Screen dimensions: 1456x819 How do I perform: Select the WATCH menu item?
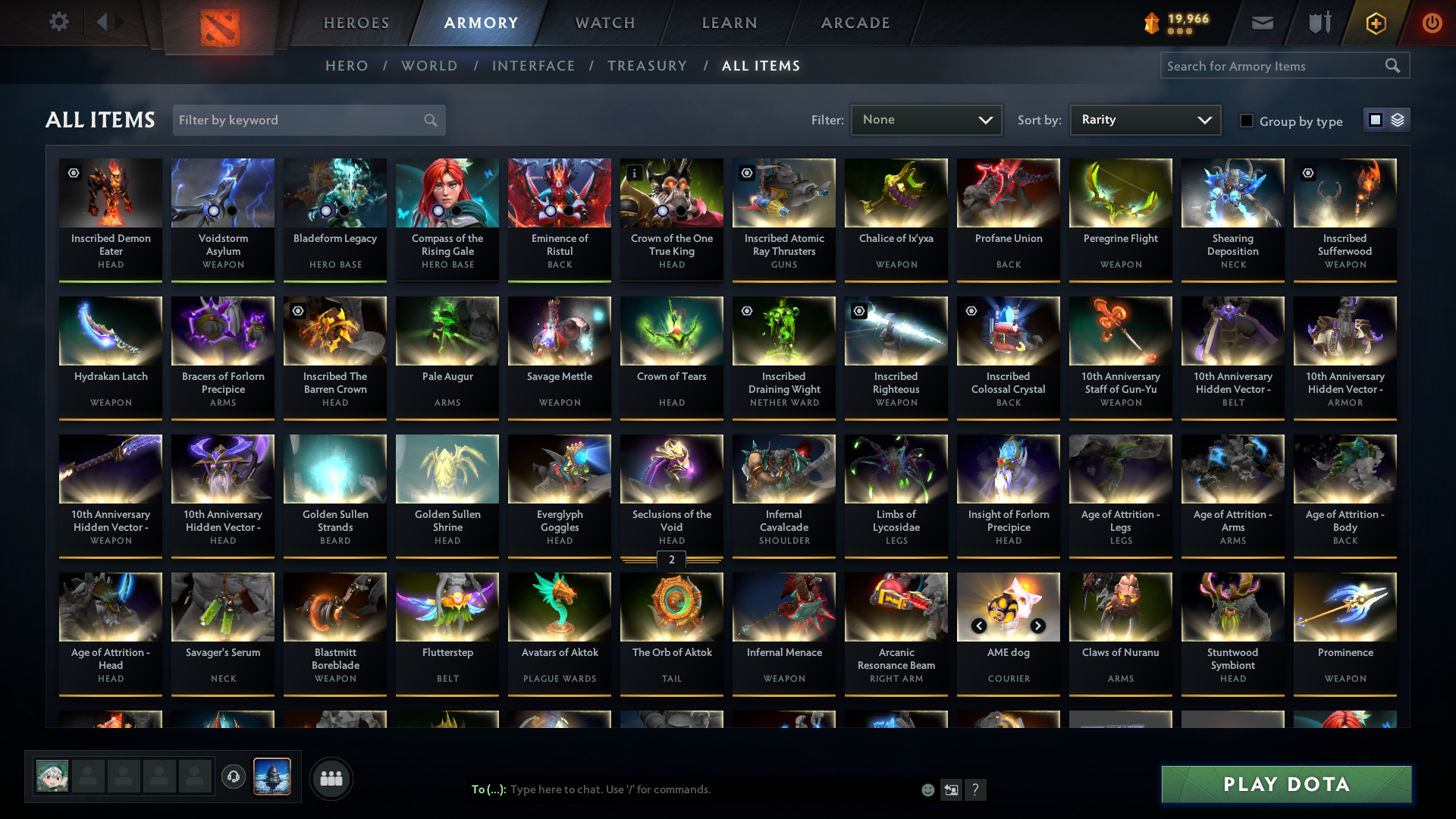point(604,23)
